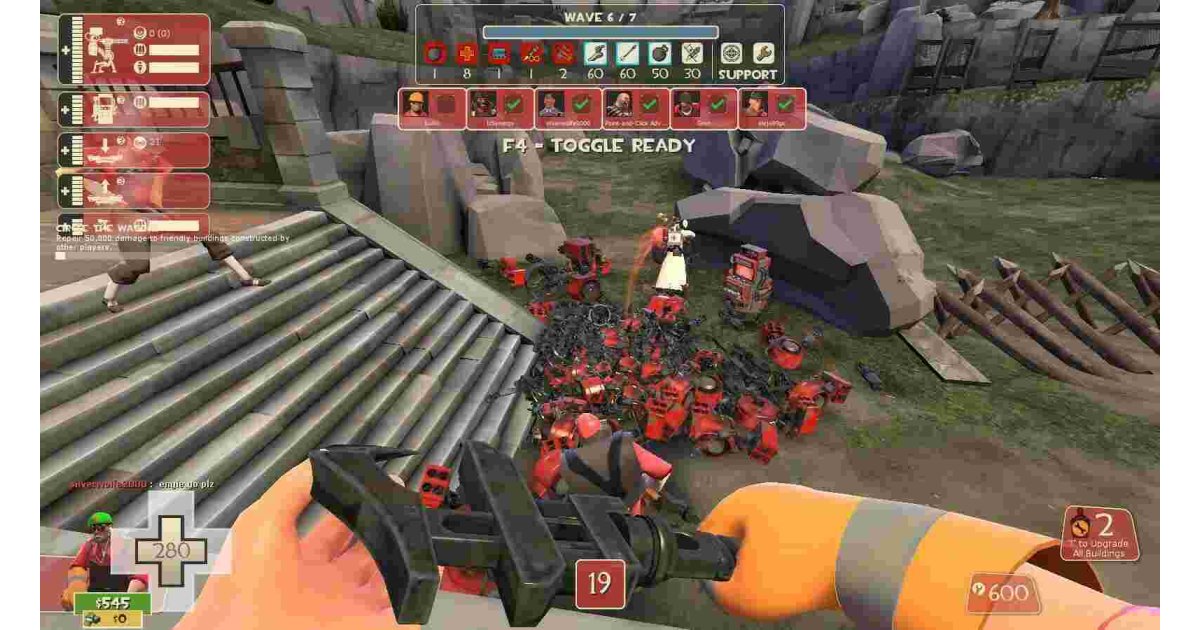Select the wrench support icon above SUPPORT
This screenshot has height=630, width=1200.
tap(763, 54)
